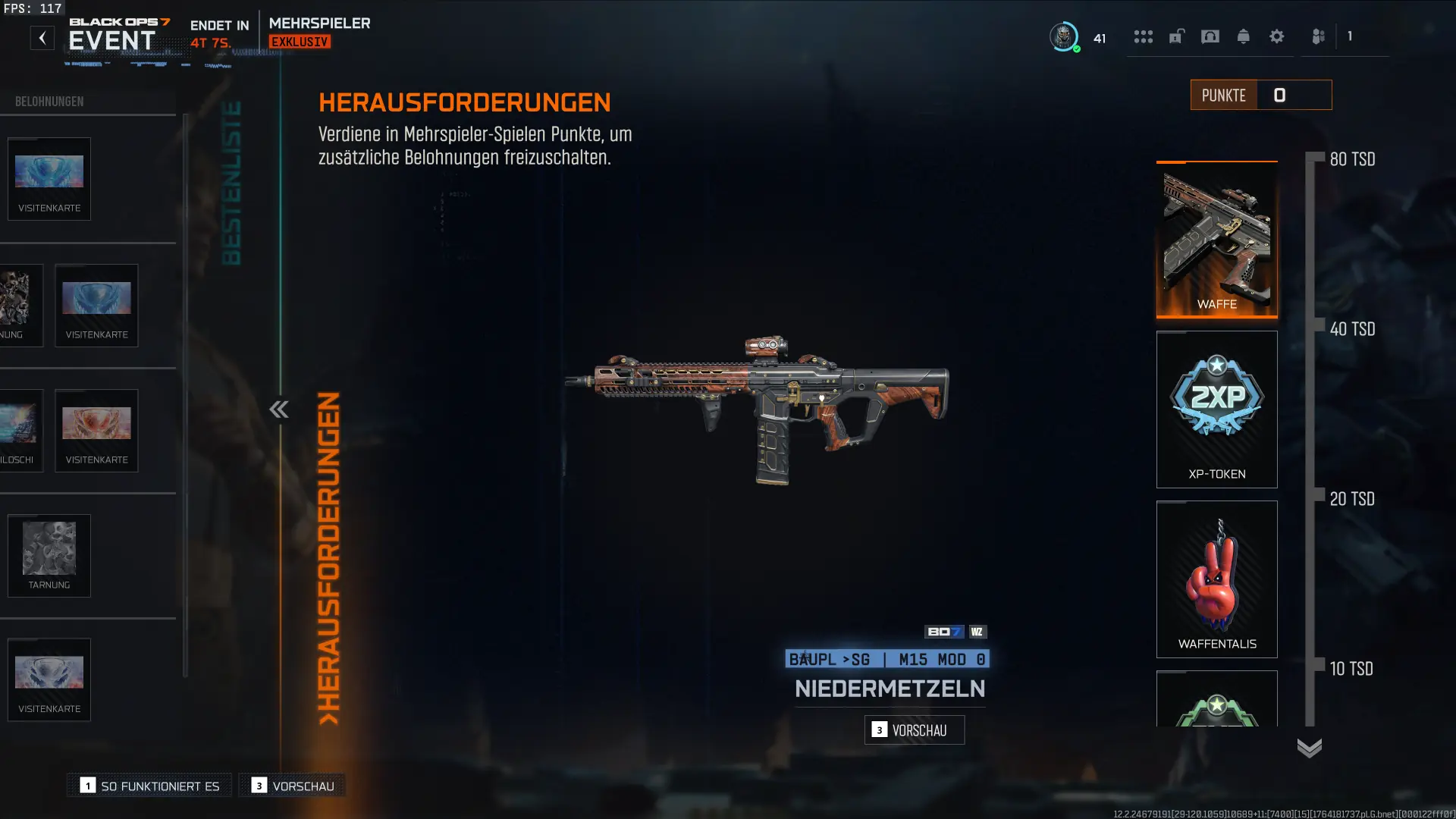Select the highlighted TARNUNG reward
This screenshot has width=1456, height=819.
pos(49,556)
